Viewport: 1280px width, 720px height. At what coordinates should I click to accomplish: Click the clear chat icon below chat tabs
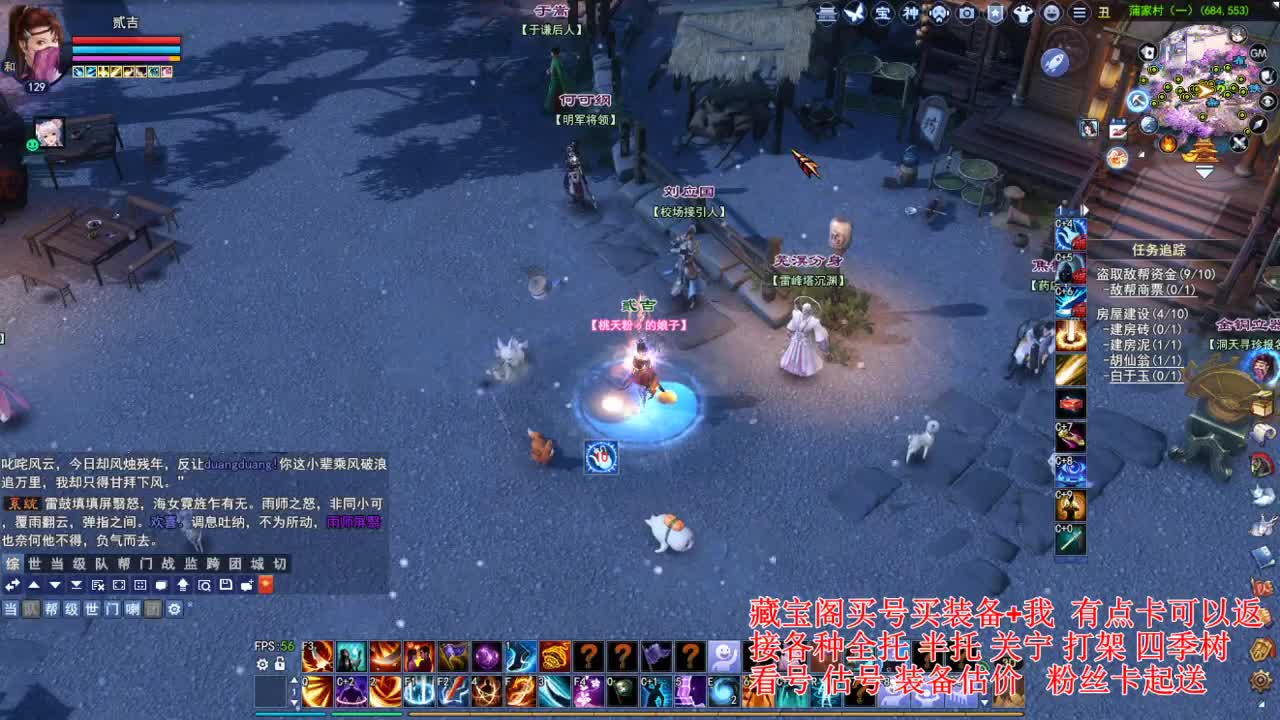point(96,585)
